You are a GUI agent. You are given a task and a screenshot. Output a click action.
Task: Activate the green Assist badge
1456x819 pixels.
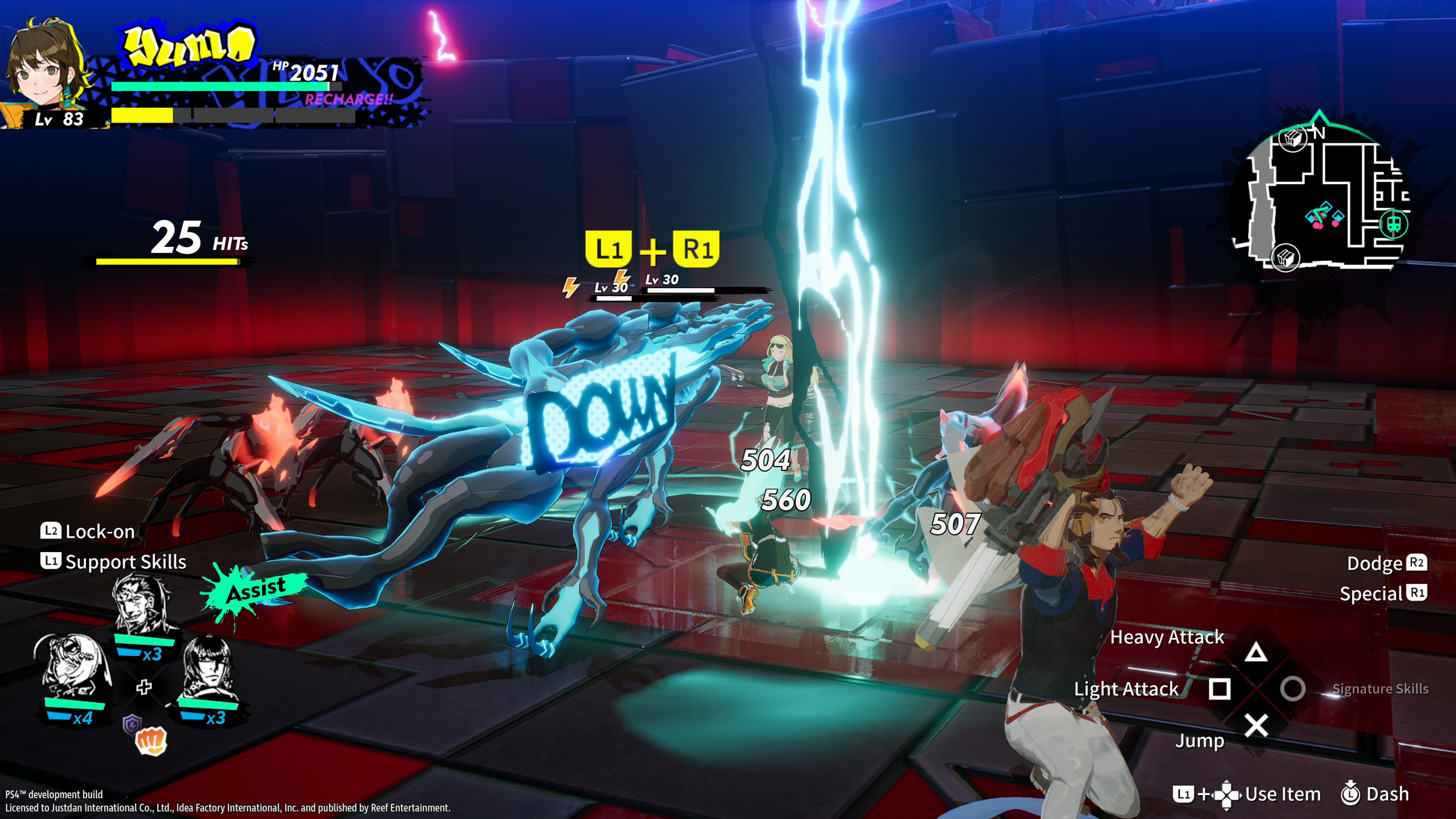(x=255, y=590)
